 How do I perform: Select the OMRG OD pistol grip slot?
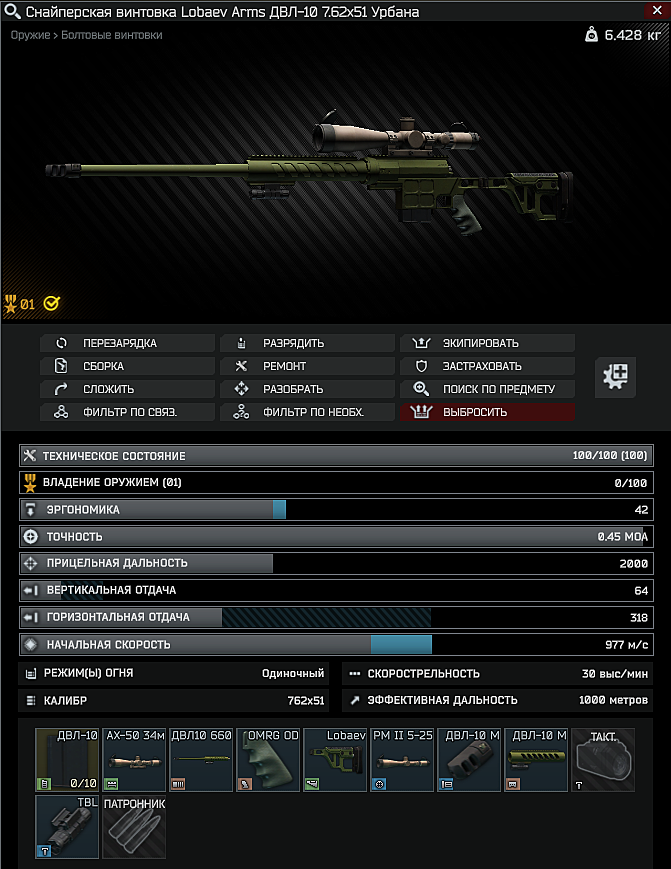coord(268,760)
